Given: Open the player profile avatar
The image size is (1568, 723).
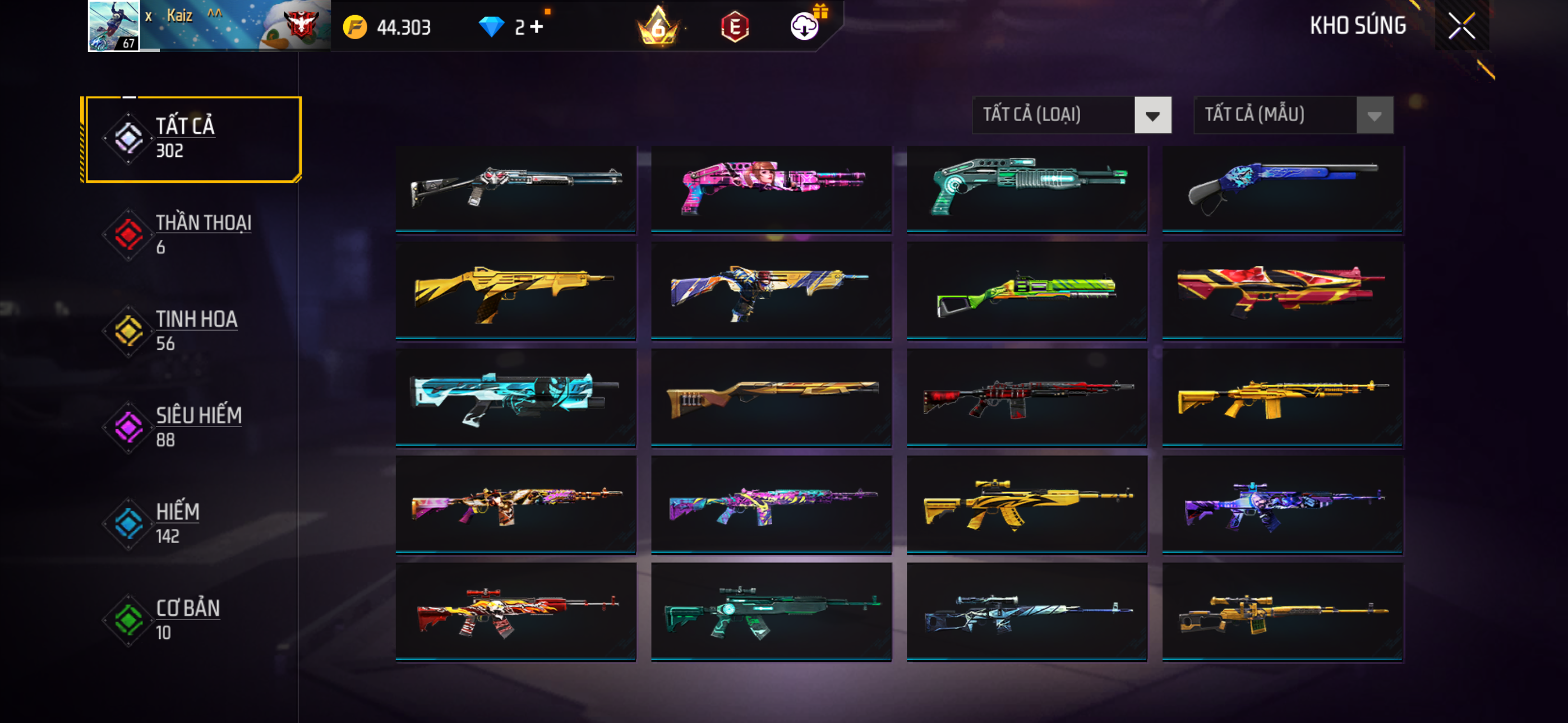Looking at the screenshot, I should pos(114,26).
